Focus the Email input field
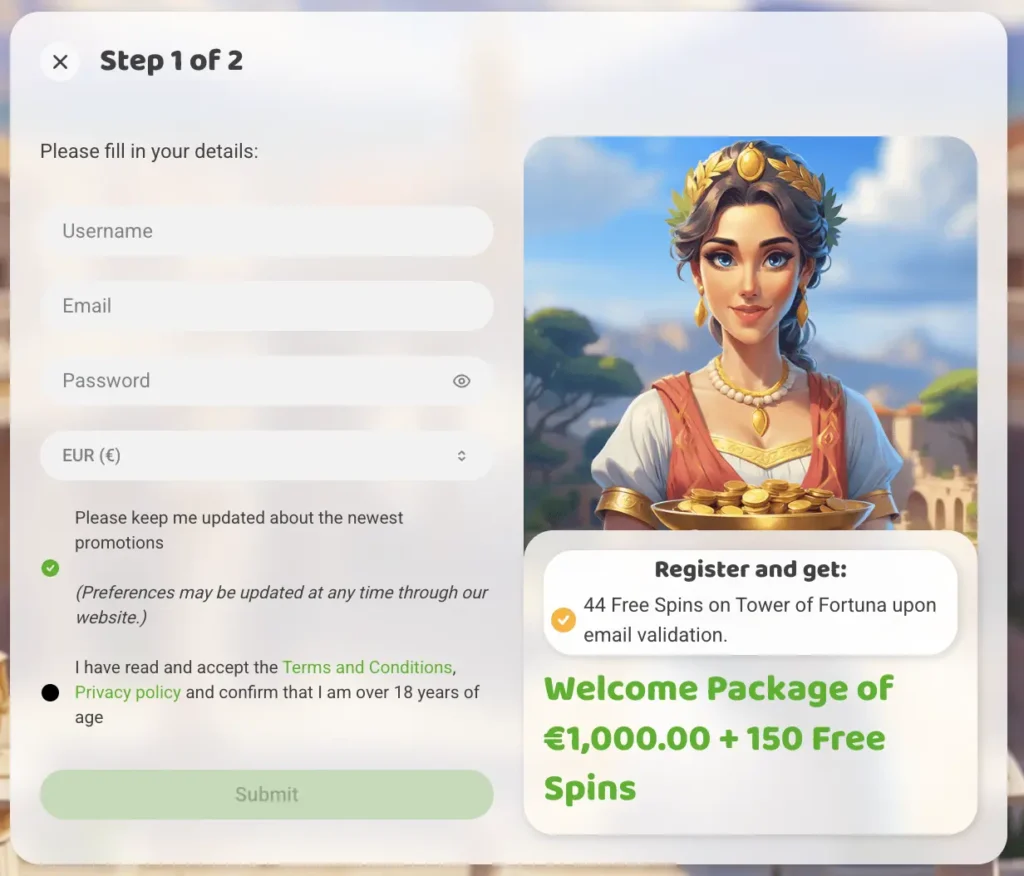 (x=266, y=306)
